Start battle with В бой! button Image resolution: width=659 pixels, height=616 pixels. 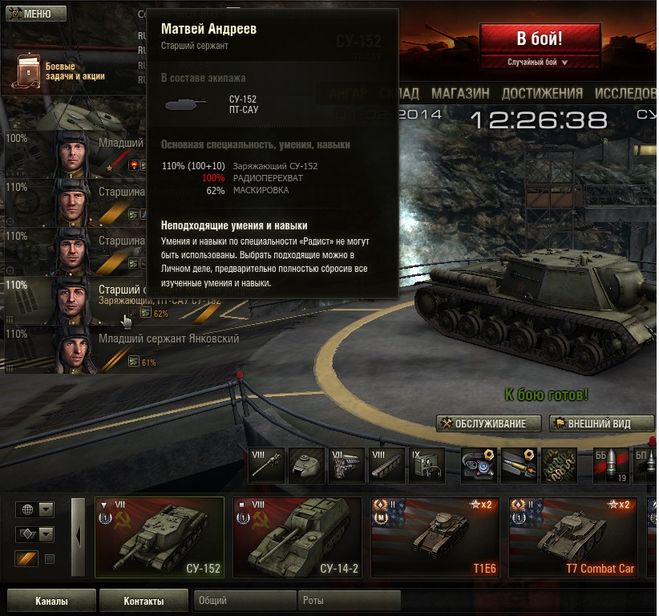pyautogui.click(x=539, y=39)
